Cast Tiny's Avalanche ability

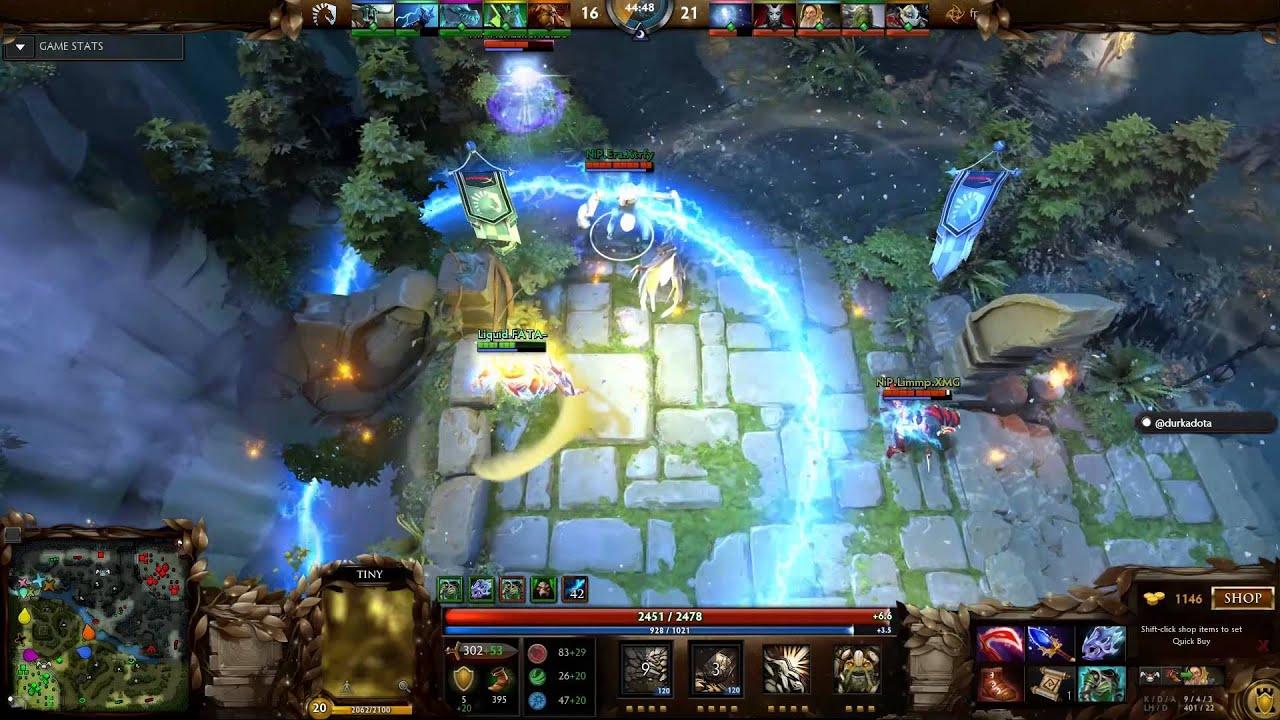pos(646,671)
